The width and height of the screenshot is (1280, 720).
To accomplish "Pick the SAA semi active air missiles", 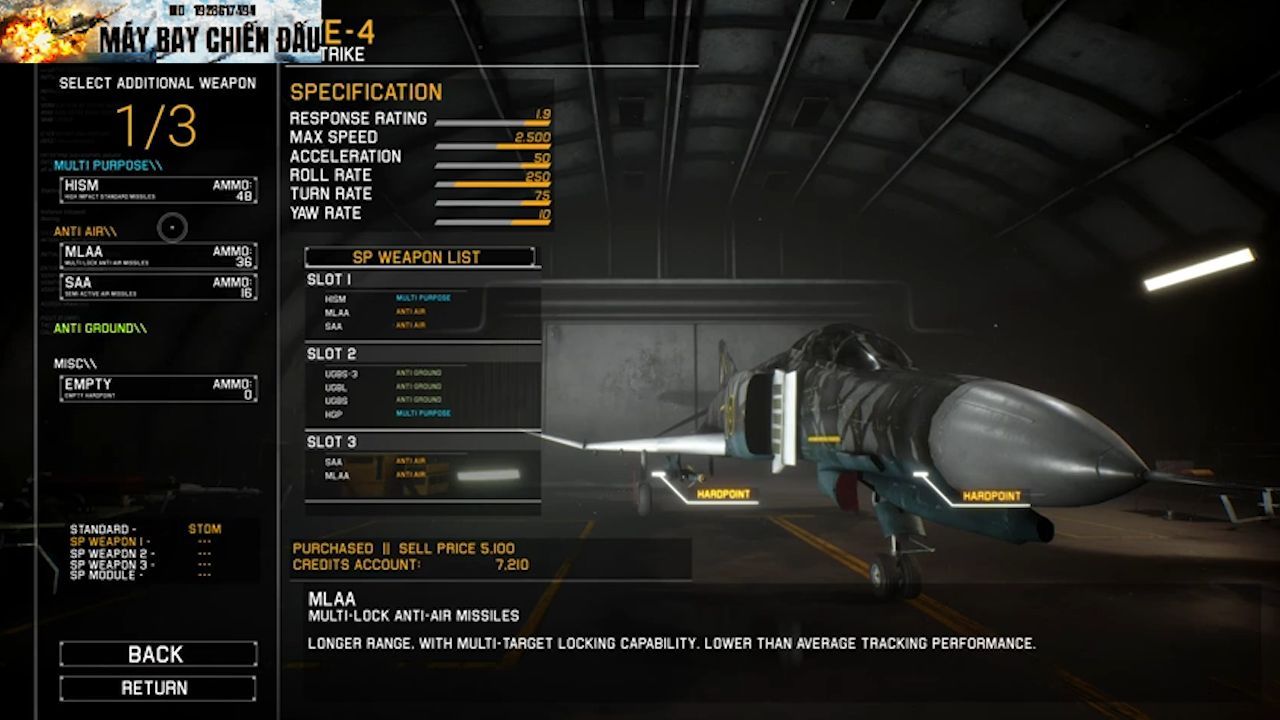I will [158, 287].
